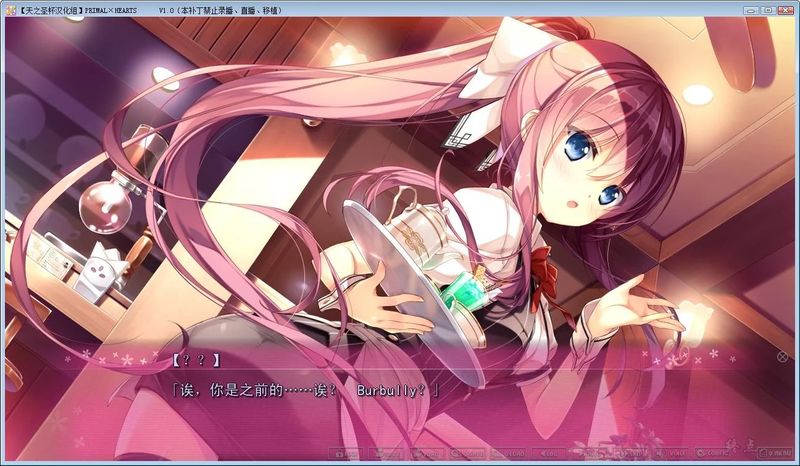Viewport: 800px width, 466px height.
Task: Quick save with the Q.SAVE button
Action: 468,453
